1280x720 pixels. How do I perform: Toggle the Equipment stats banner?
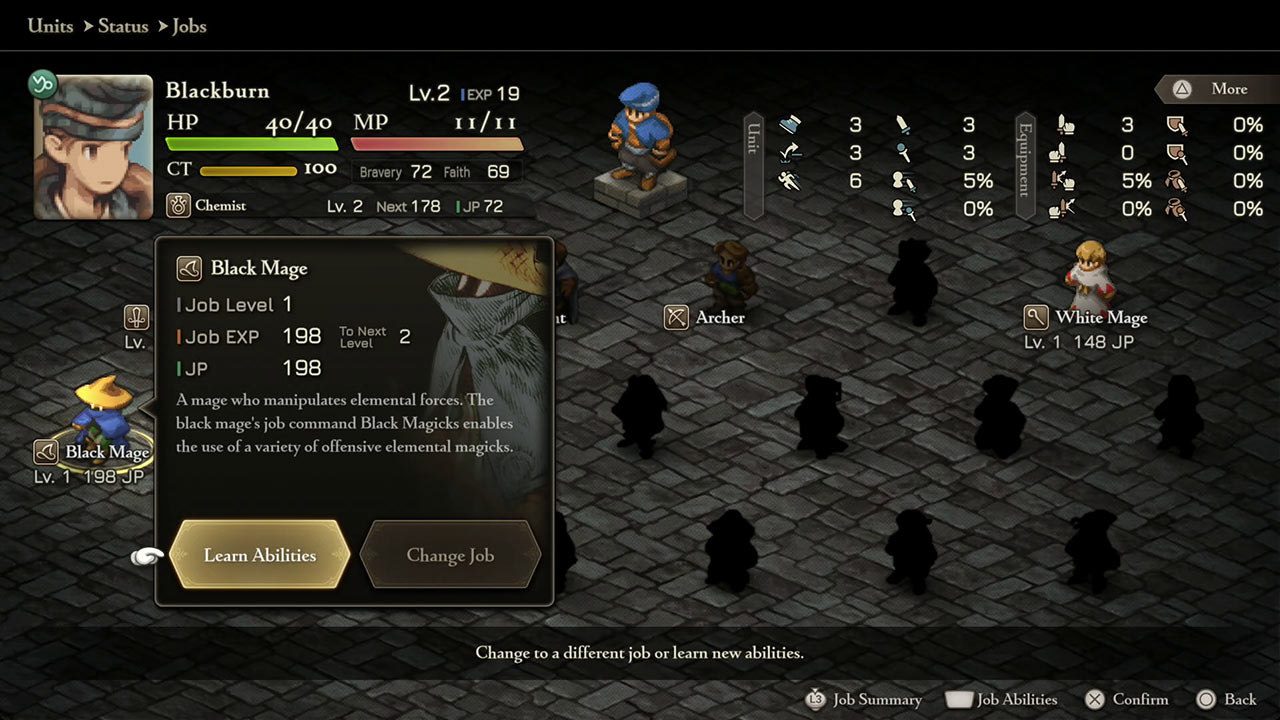pyautogui.click(x=1023, y=165)
